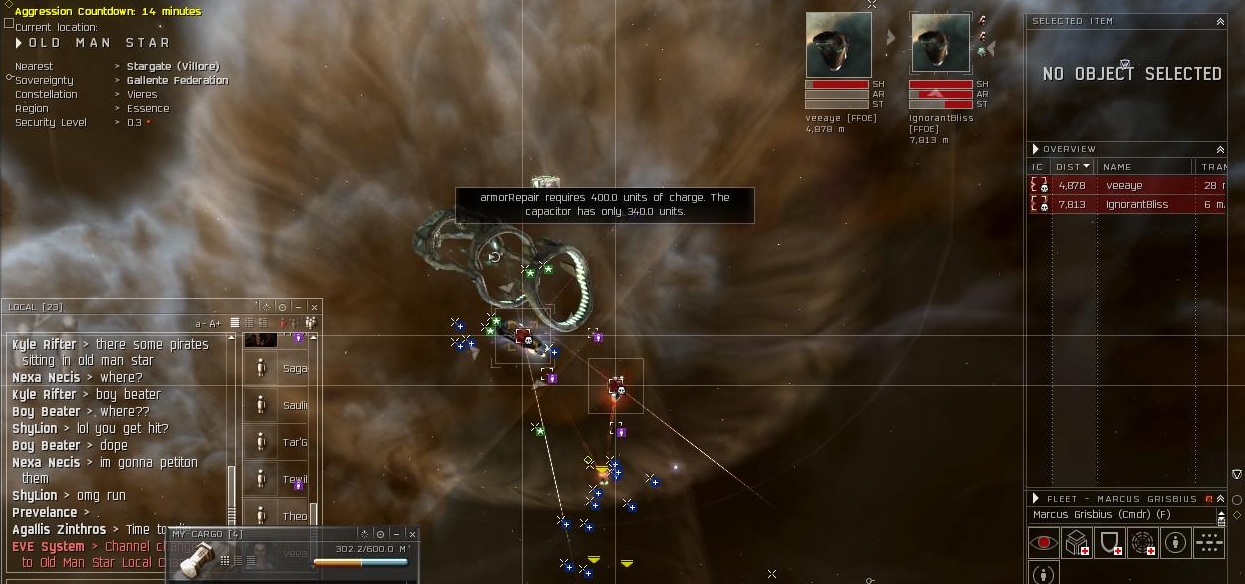Select veeaye row in the Overview list

click(1125, 185)
